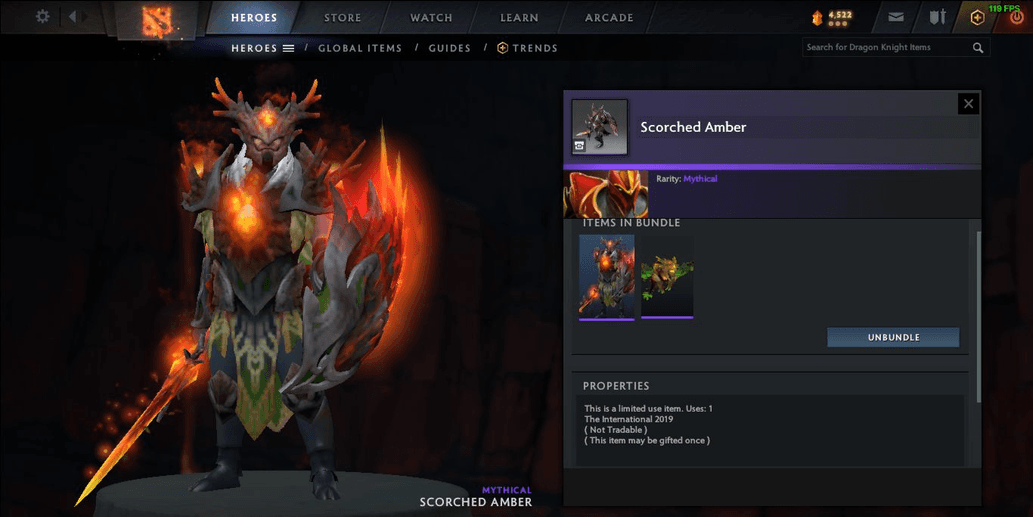1033x517 pixels.
Task: Close the Scorched Amber details panel
Action: tap(967, 103)
